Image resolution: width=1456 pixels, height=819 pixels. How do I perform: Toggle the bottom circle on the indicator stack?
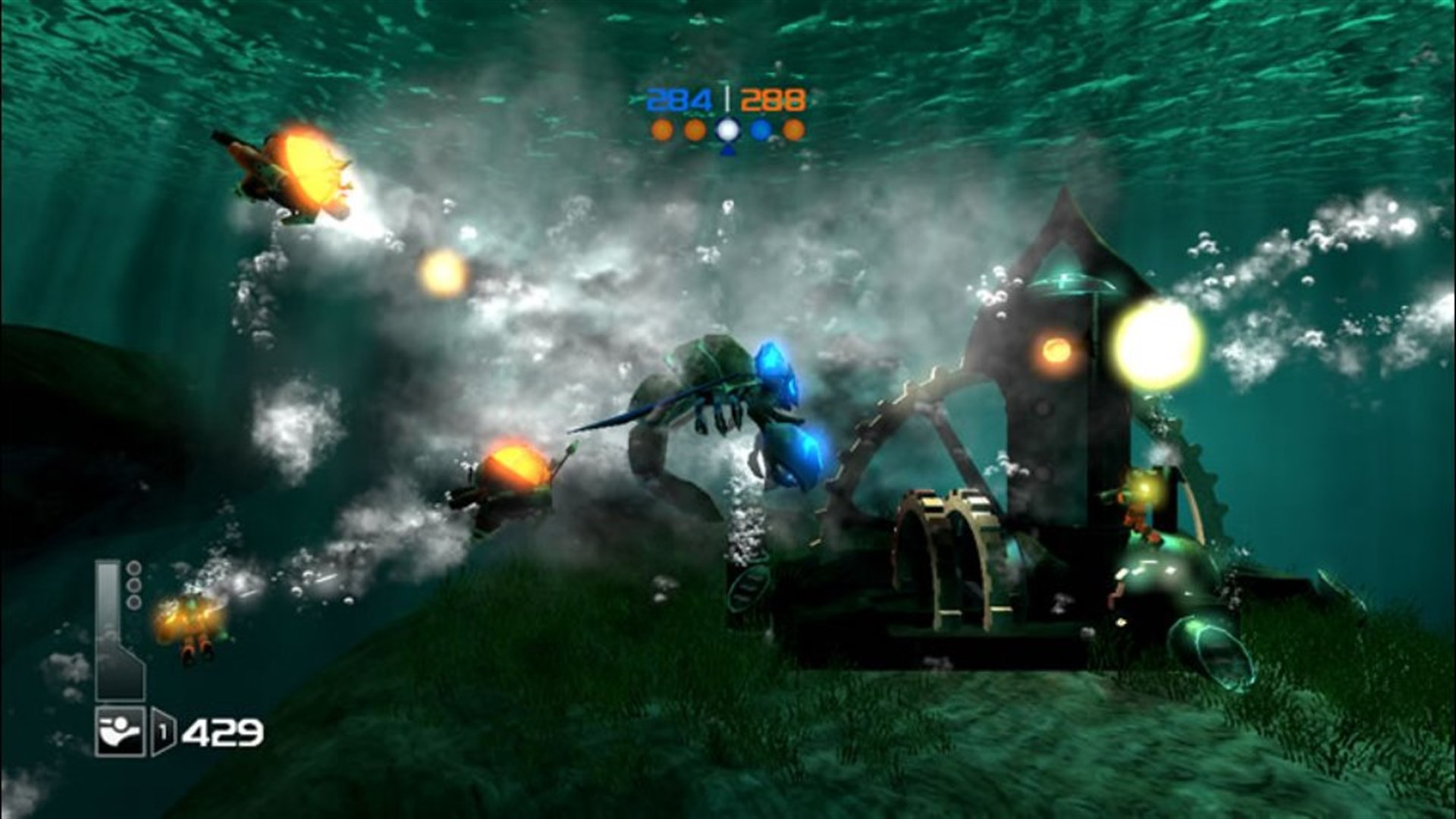(x=133, y=601)
